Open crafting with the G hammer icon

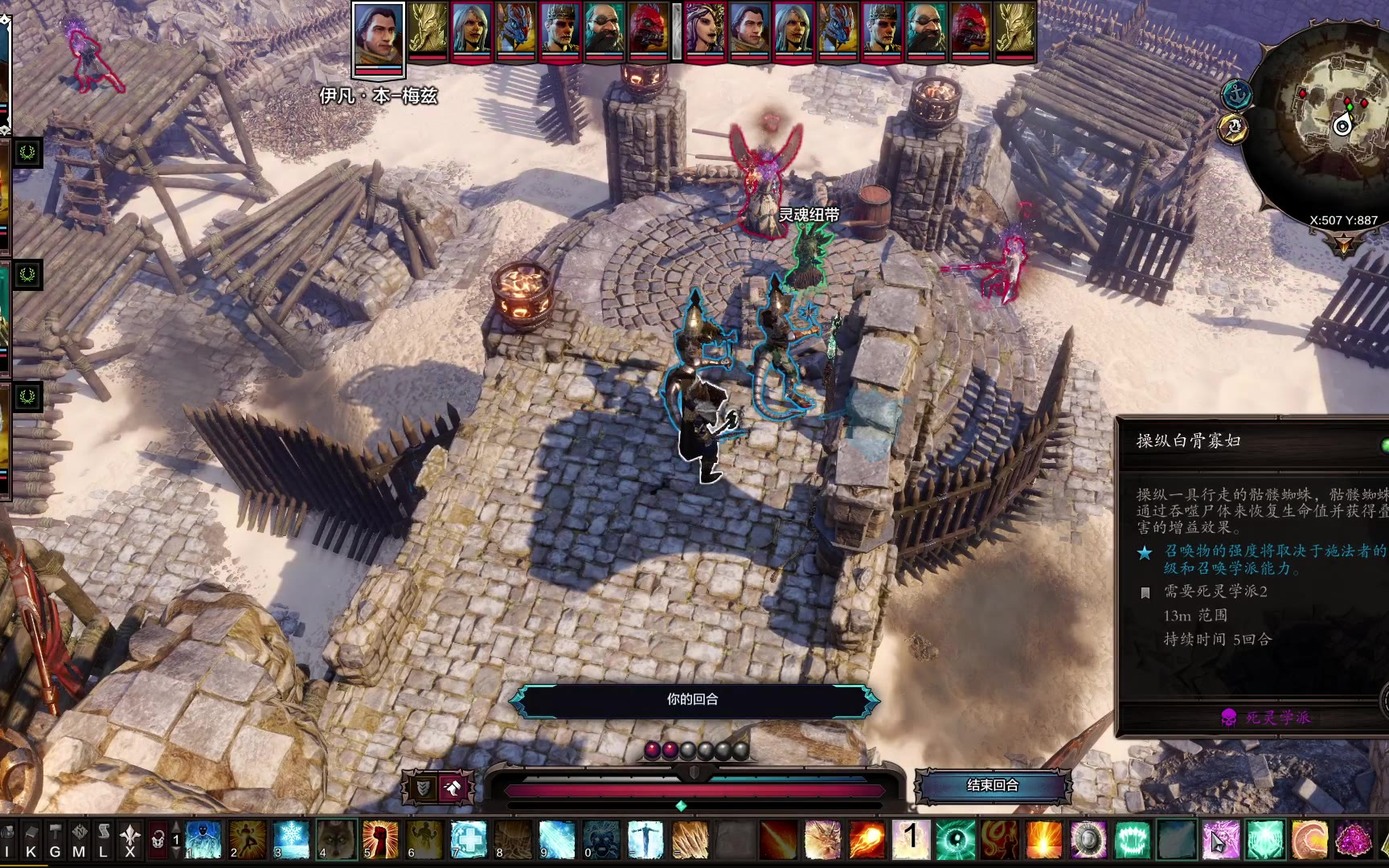click(55, 841)
